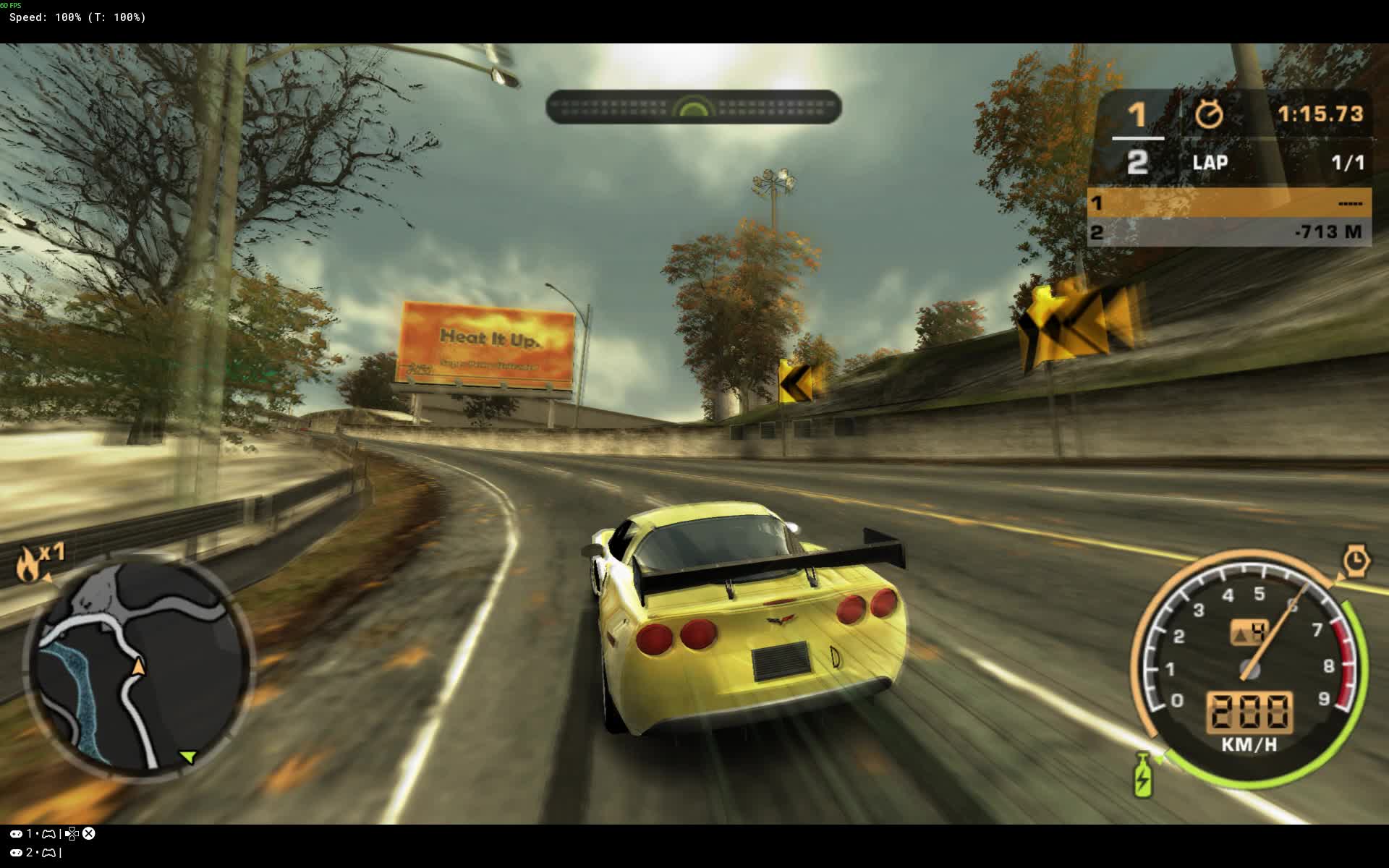Select position 1 in the standings list
Viewport: 1389px width, 868px height.
coord(1230,205)
